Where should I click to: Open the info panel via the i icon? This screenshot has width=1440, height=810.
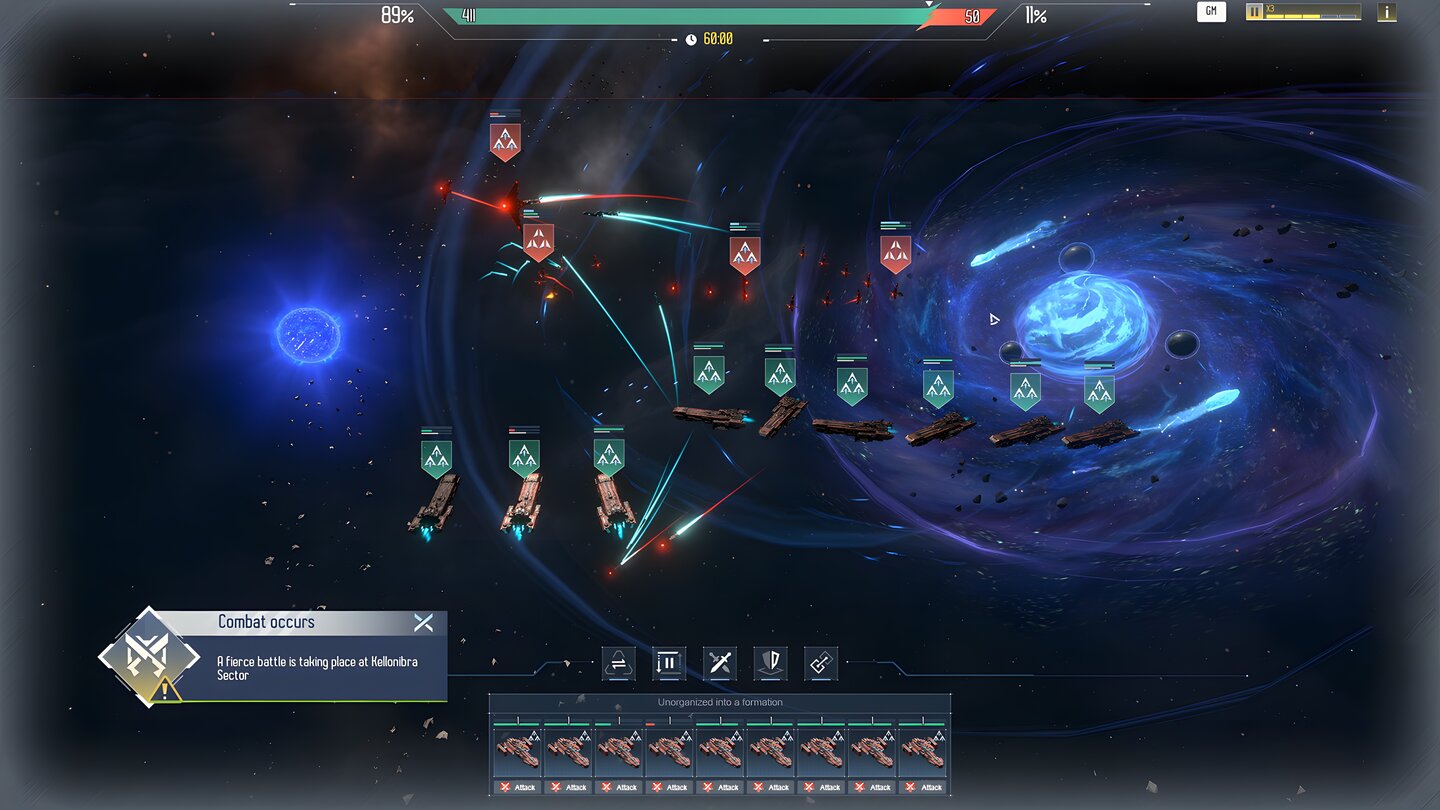tap(1386, 12)
